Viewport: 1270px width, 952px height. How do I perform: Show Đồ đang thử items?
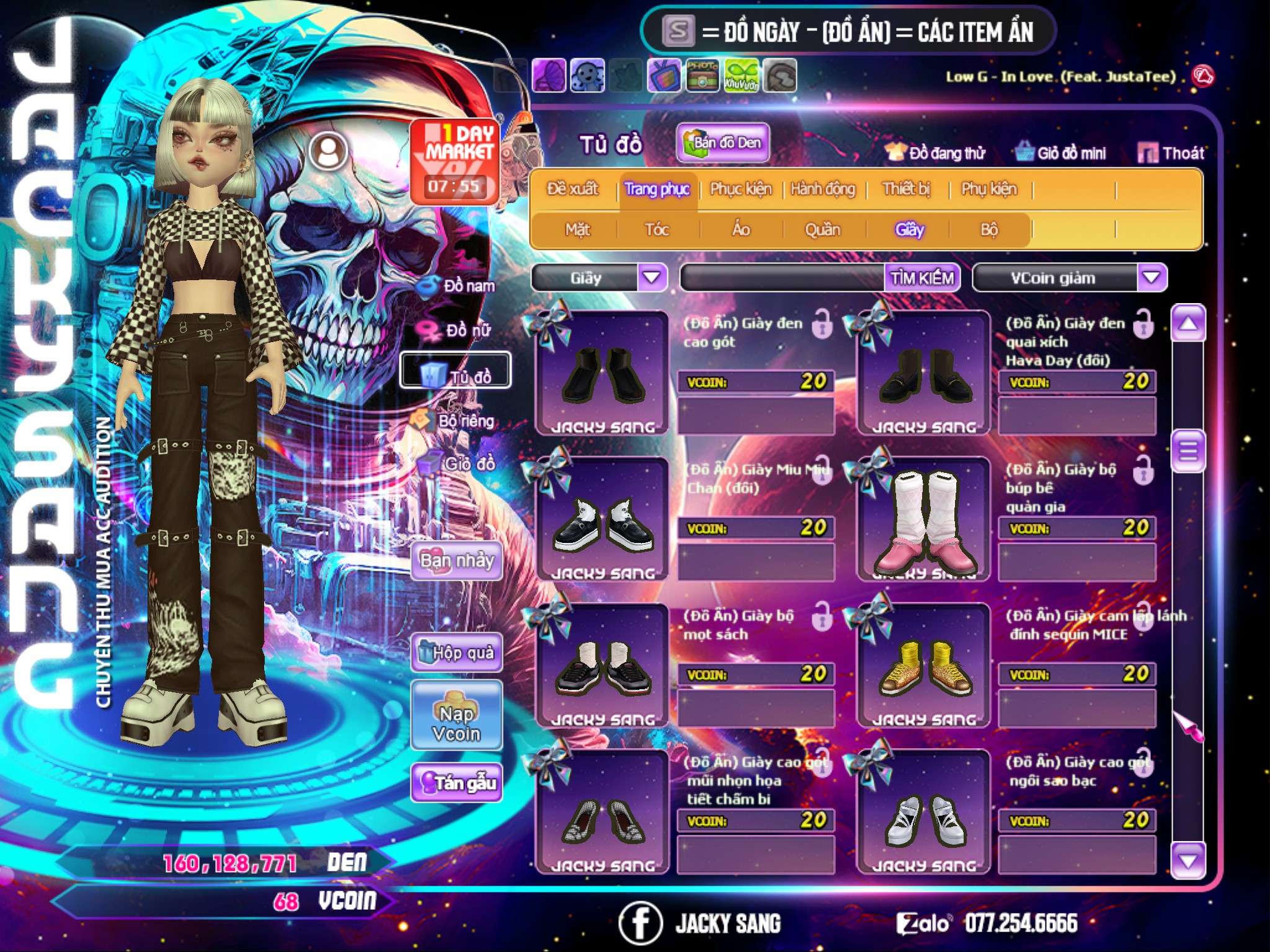[936, 153]
